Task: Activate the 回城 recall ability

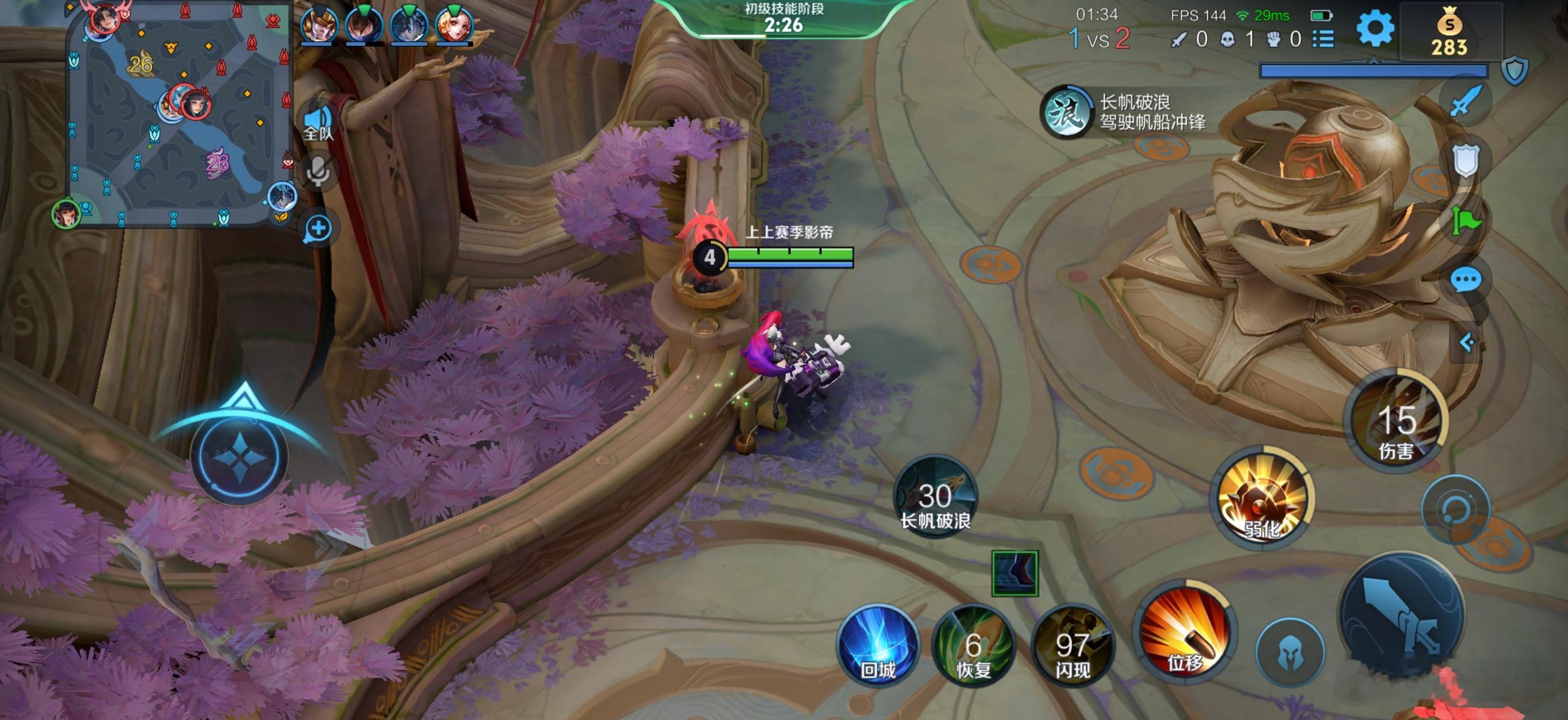Action: click(878, 645)
